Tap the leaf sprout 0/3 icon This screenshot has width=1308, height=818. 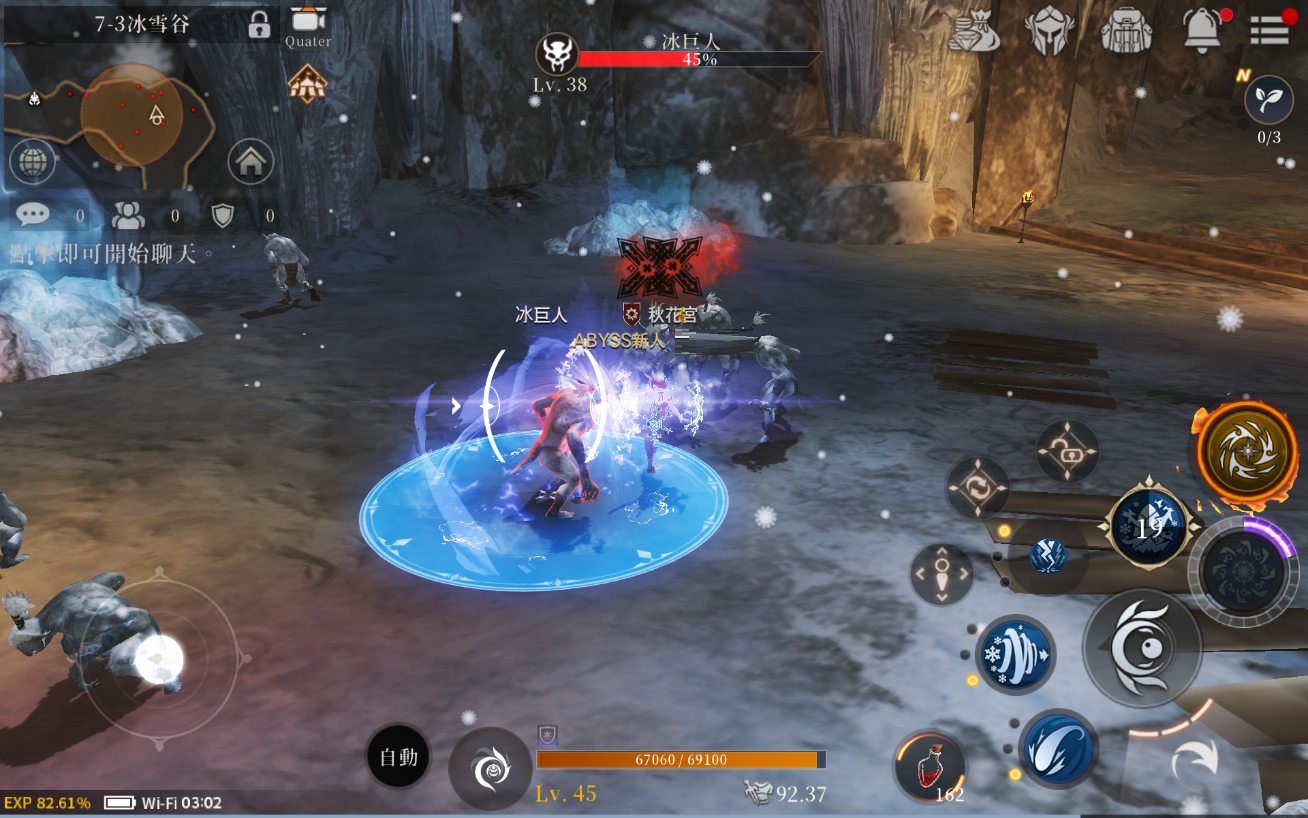[x=1268, y=100]
